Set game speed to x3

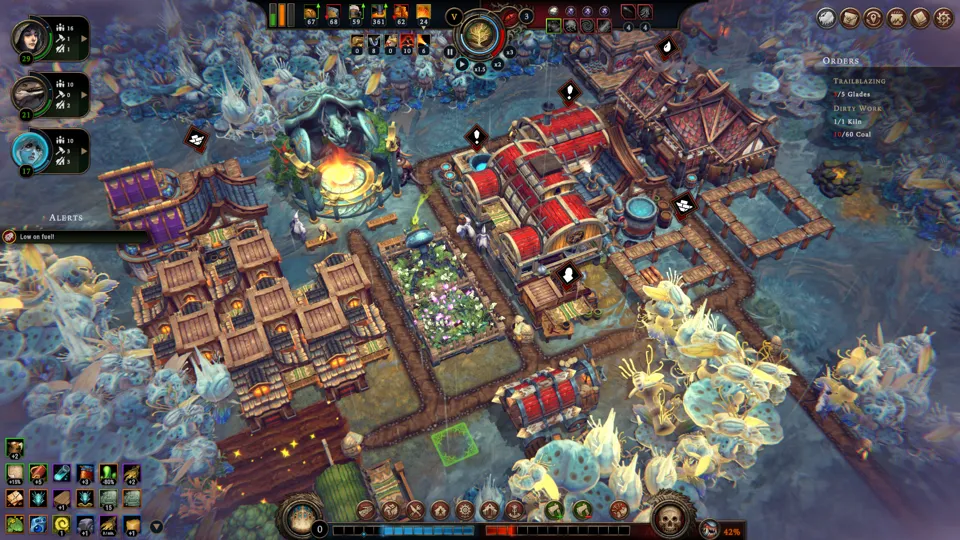509,51
